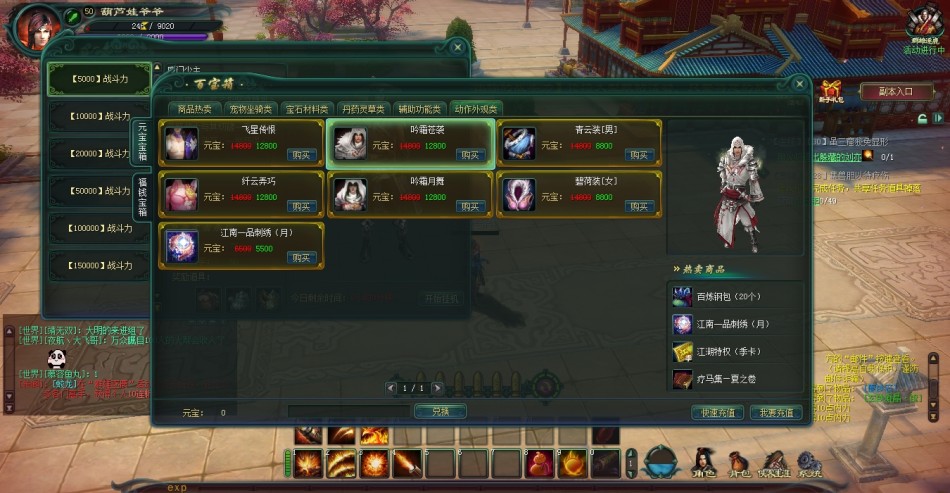This screenshot has width=950, height=493.
Task: Open 快速充值 quick recharge
Action: coord(718,412)
